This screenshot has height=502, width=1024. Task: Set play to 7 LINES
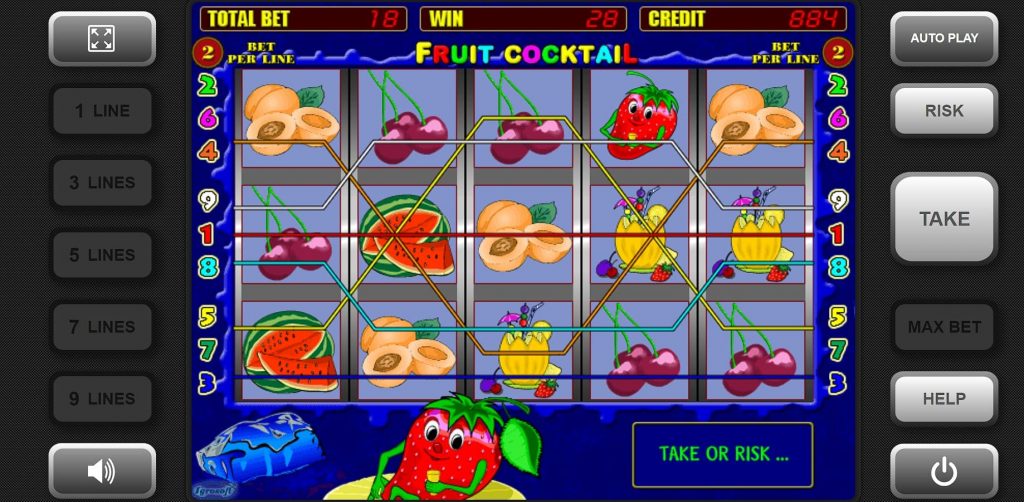click(x=102, y=327)
